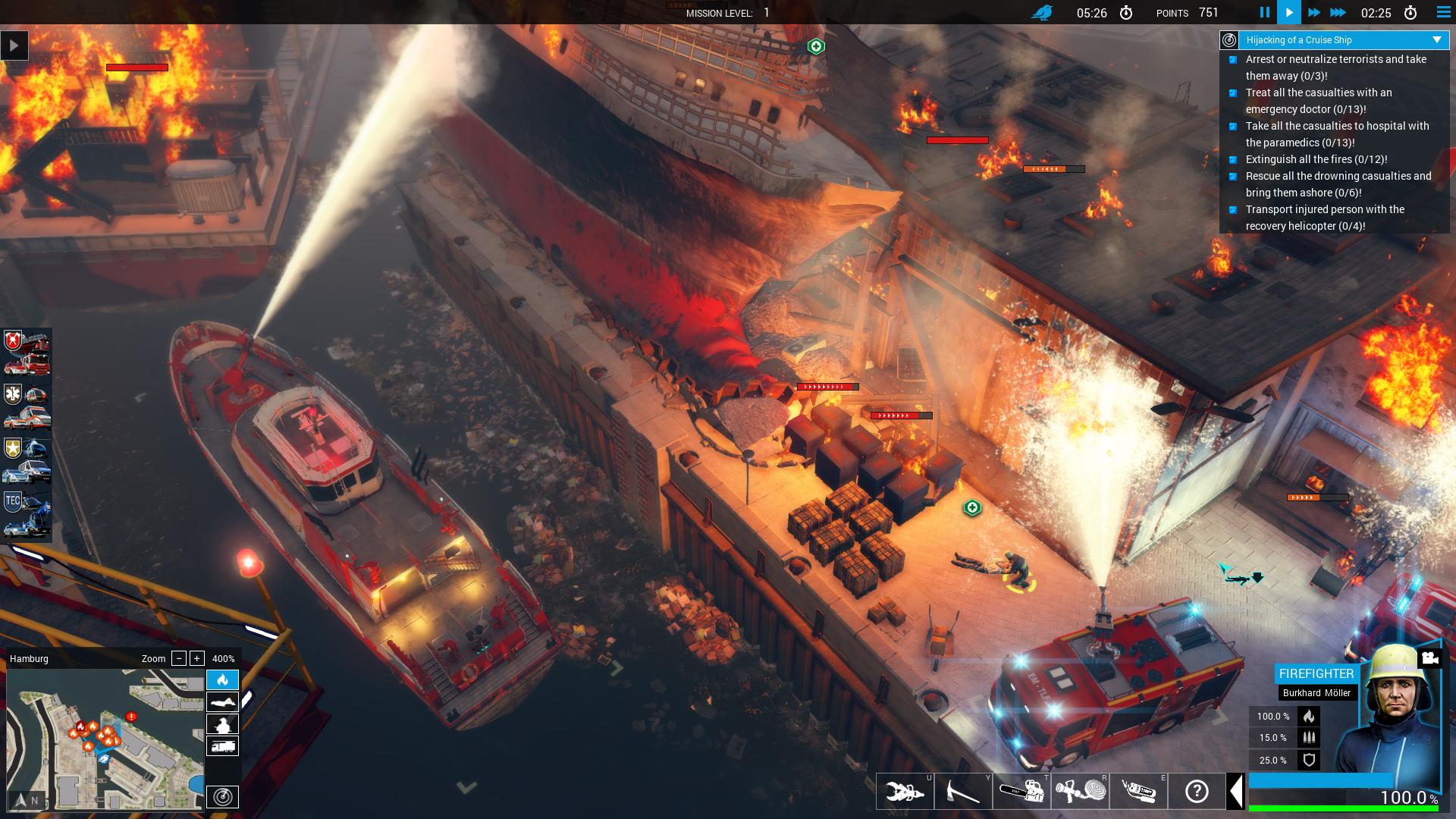Image resolution: width=1456 pixels, height=819 pixels.
Task: Equip the fire extinguisher
Action: [1138, 791]
